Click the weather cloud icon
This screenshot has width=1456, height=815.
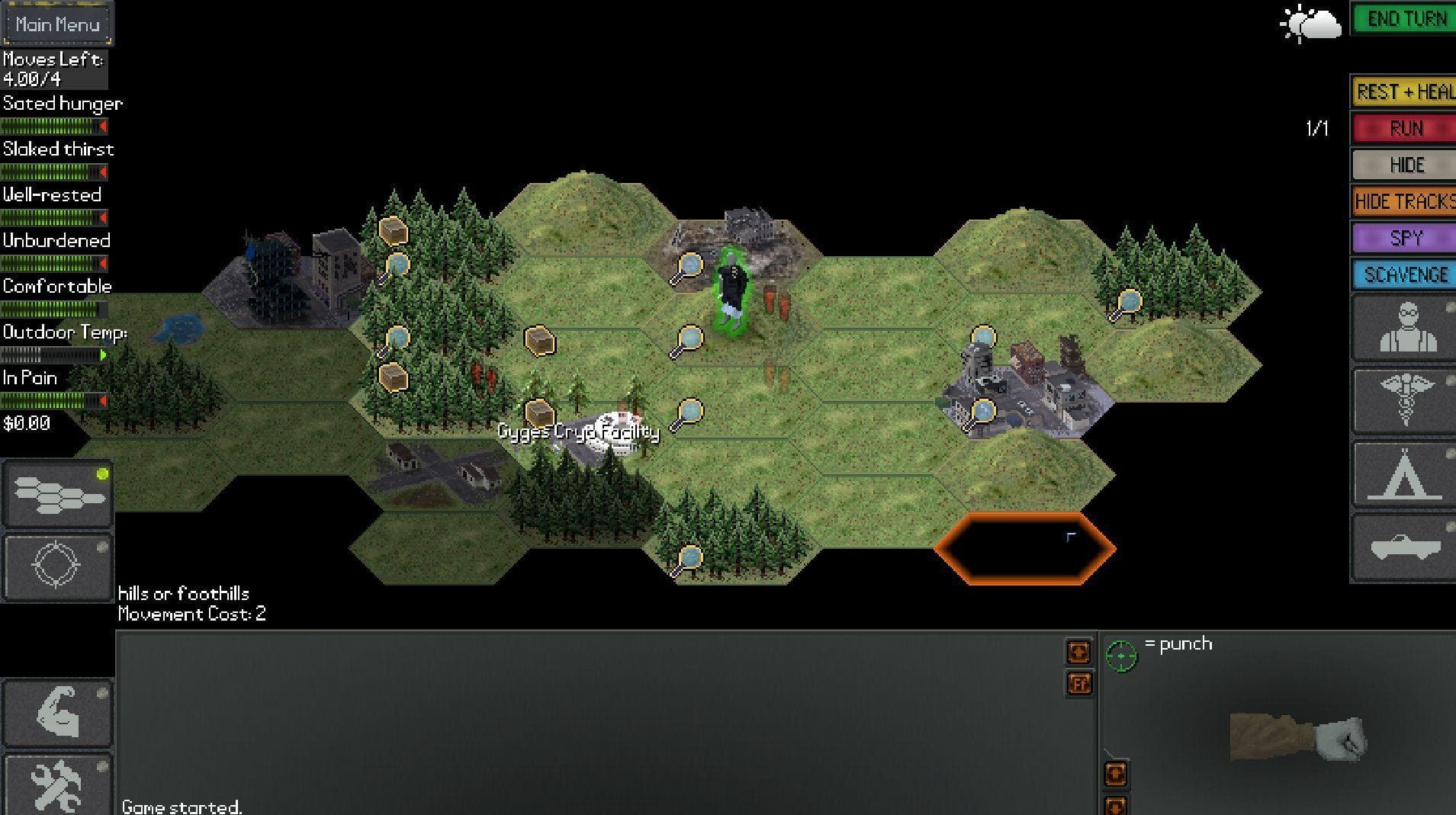[1310, 24]
